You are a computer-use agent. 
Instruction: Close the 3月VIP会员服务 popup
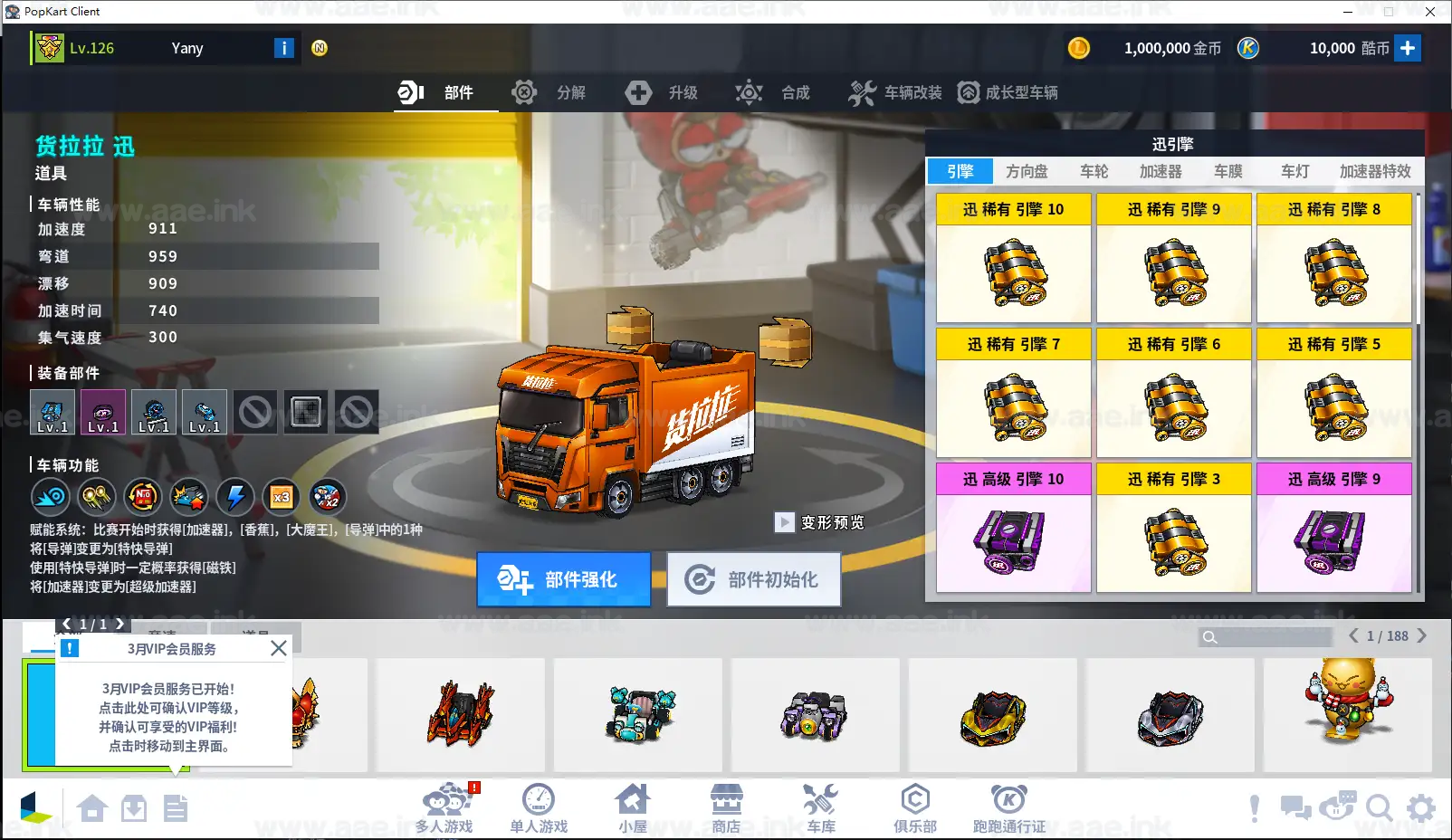click(279, 648)
